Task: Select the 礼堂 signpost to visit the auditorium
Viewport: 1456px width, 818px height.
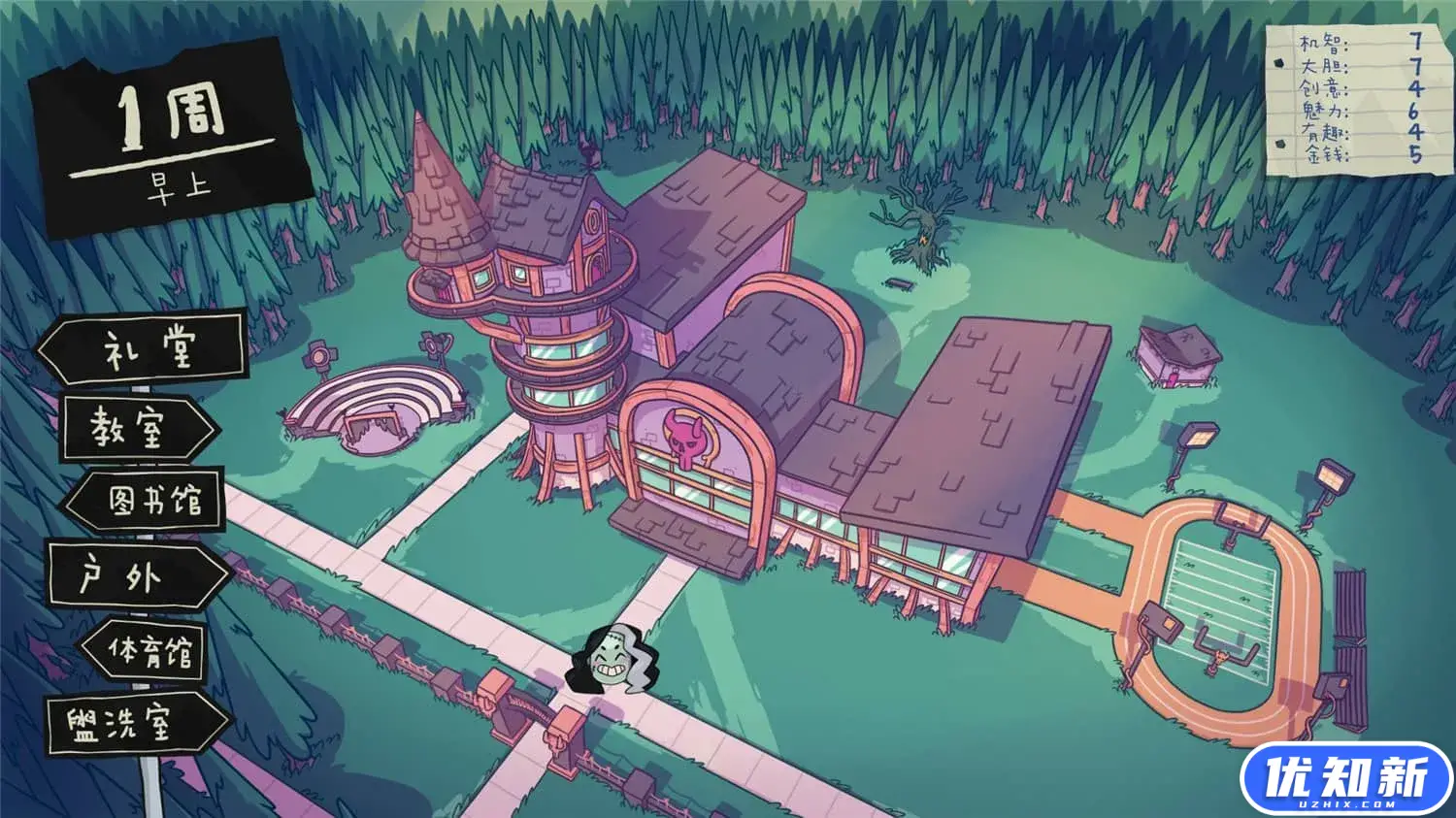Action: pos(146,349)
